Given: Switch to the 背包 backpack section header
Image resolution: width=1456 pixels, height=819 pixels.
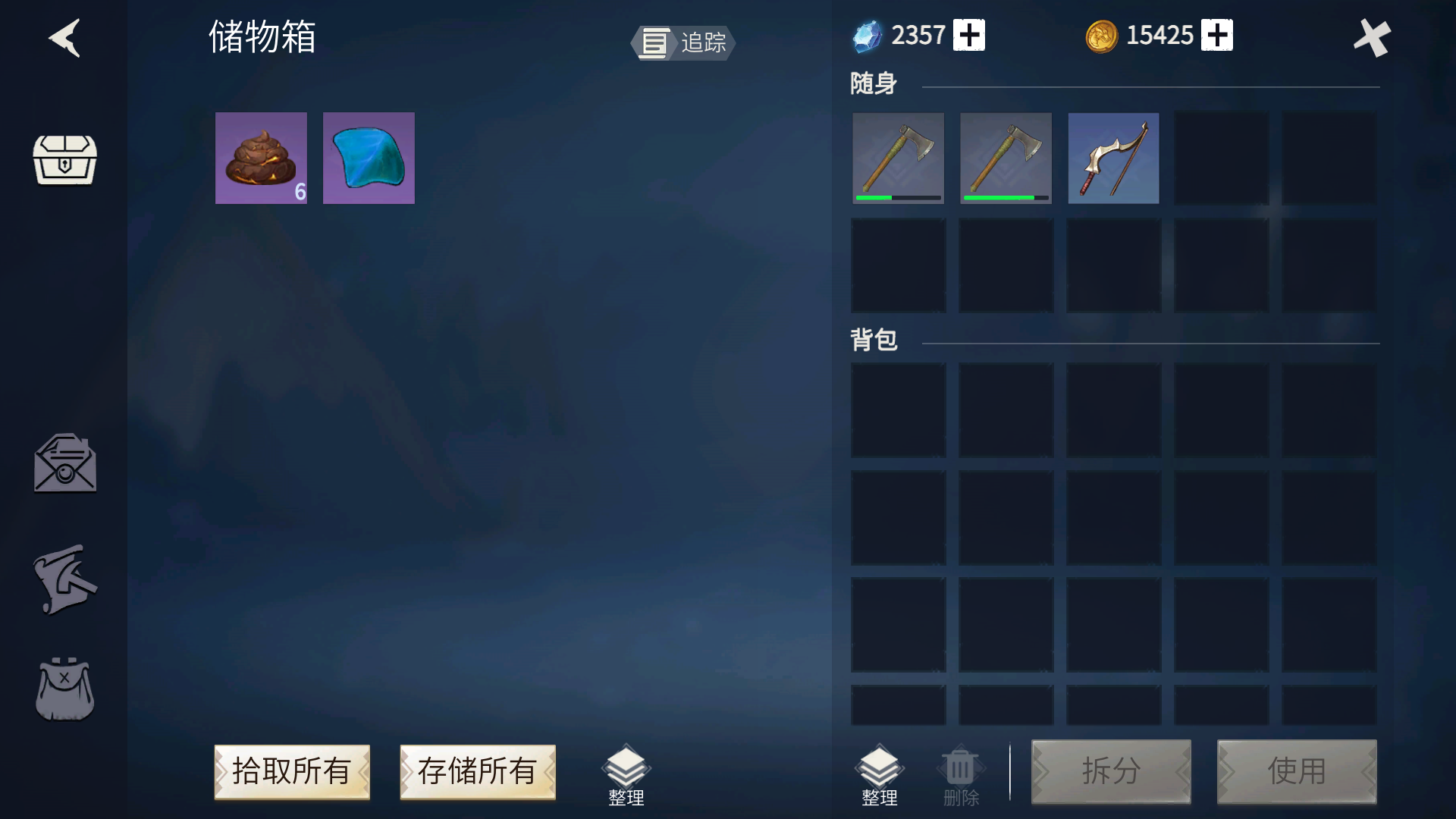Looking at the screenshot, I should click(x=874, y=340).
